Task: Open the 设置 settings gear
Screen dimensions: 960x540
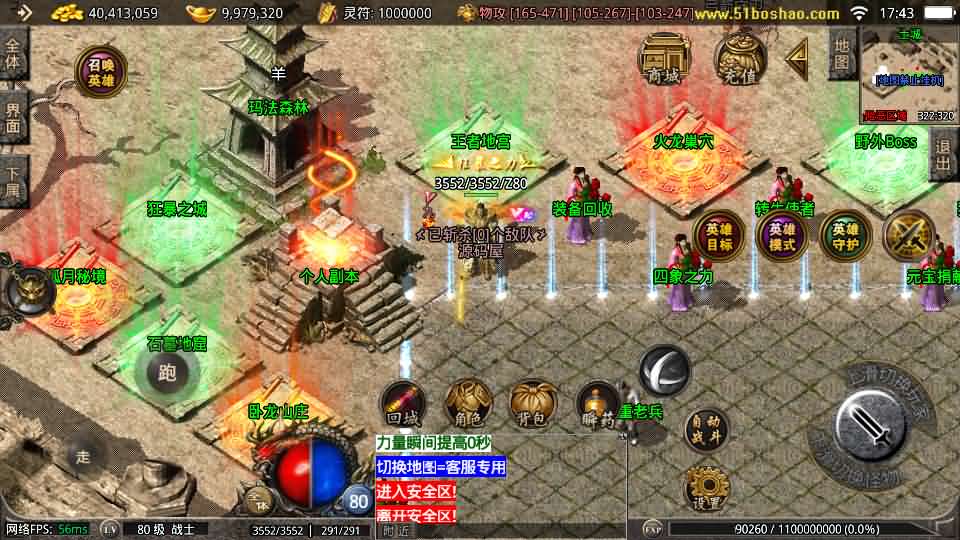Action: tap(707, 489)
